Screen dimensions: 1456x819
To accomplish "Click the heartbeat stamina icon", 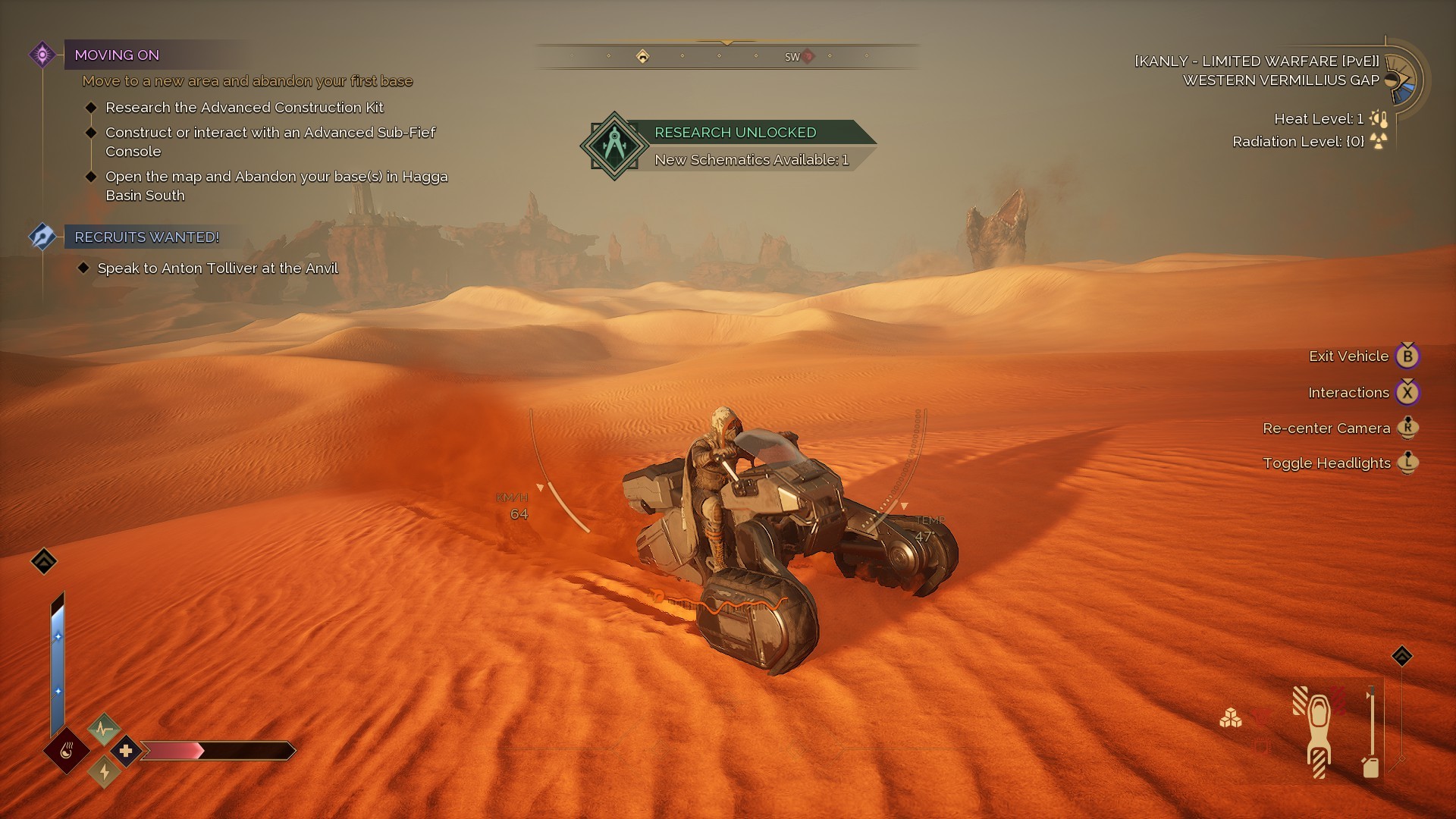I will pyautogui.click(x=103, y=728).
